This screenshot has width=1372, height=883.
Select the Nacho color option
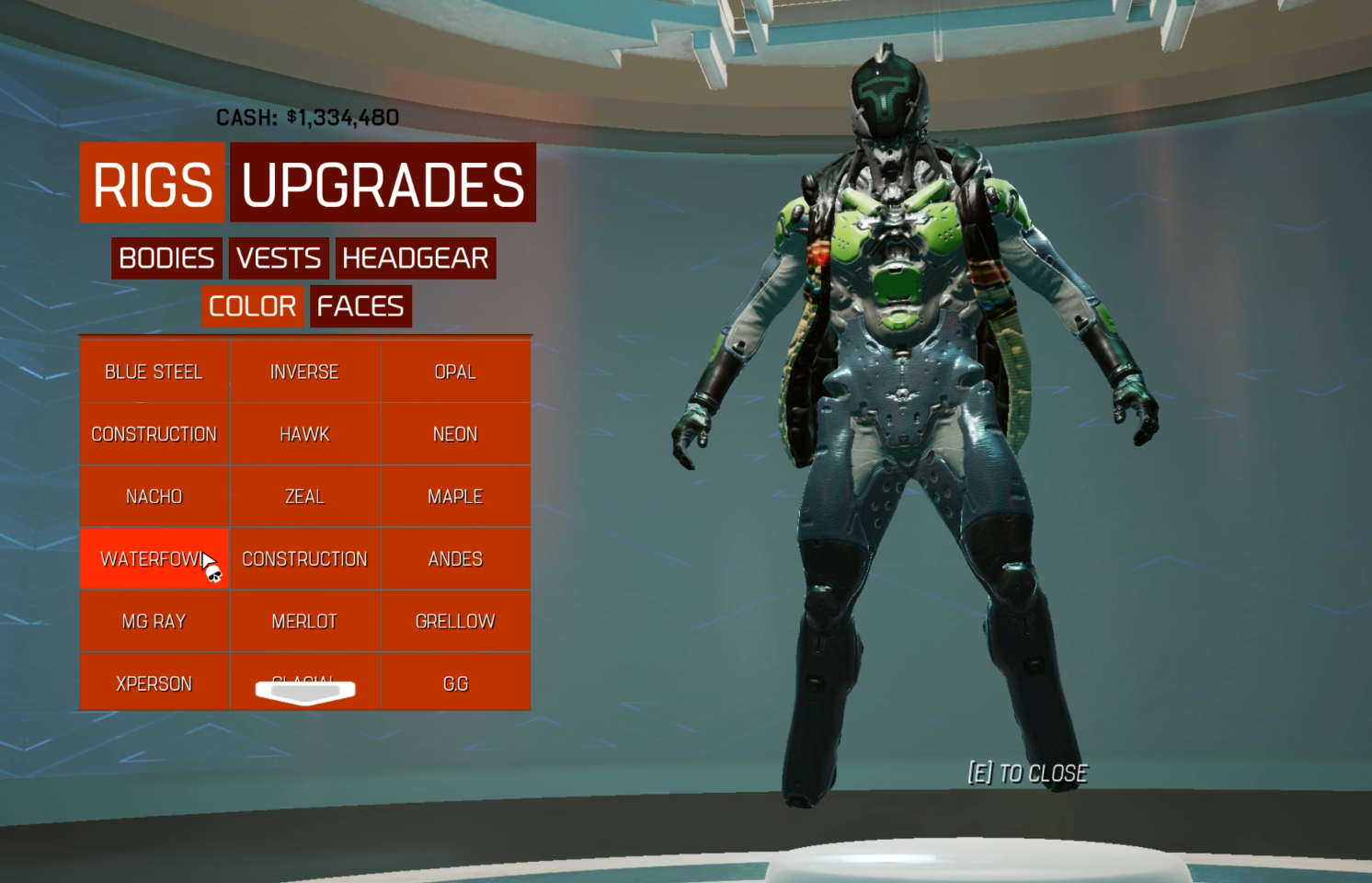tap(154, 497)
